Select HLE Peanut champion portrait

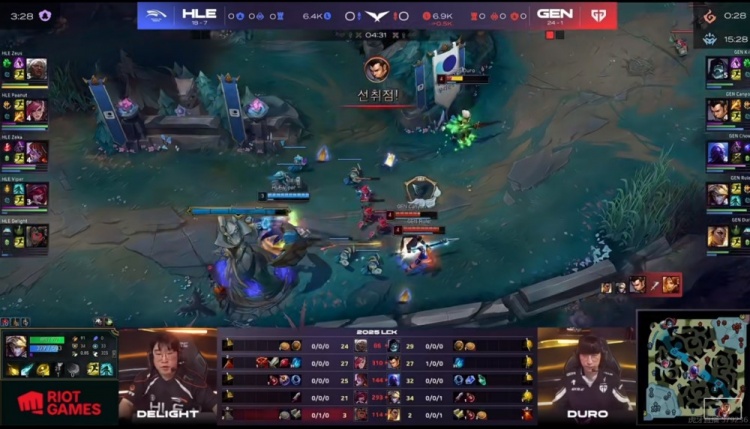click(36, 111)
